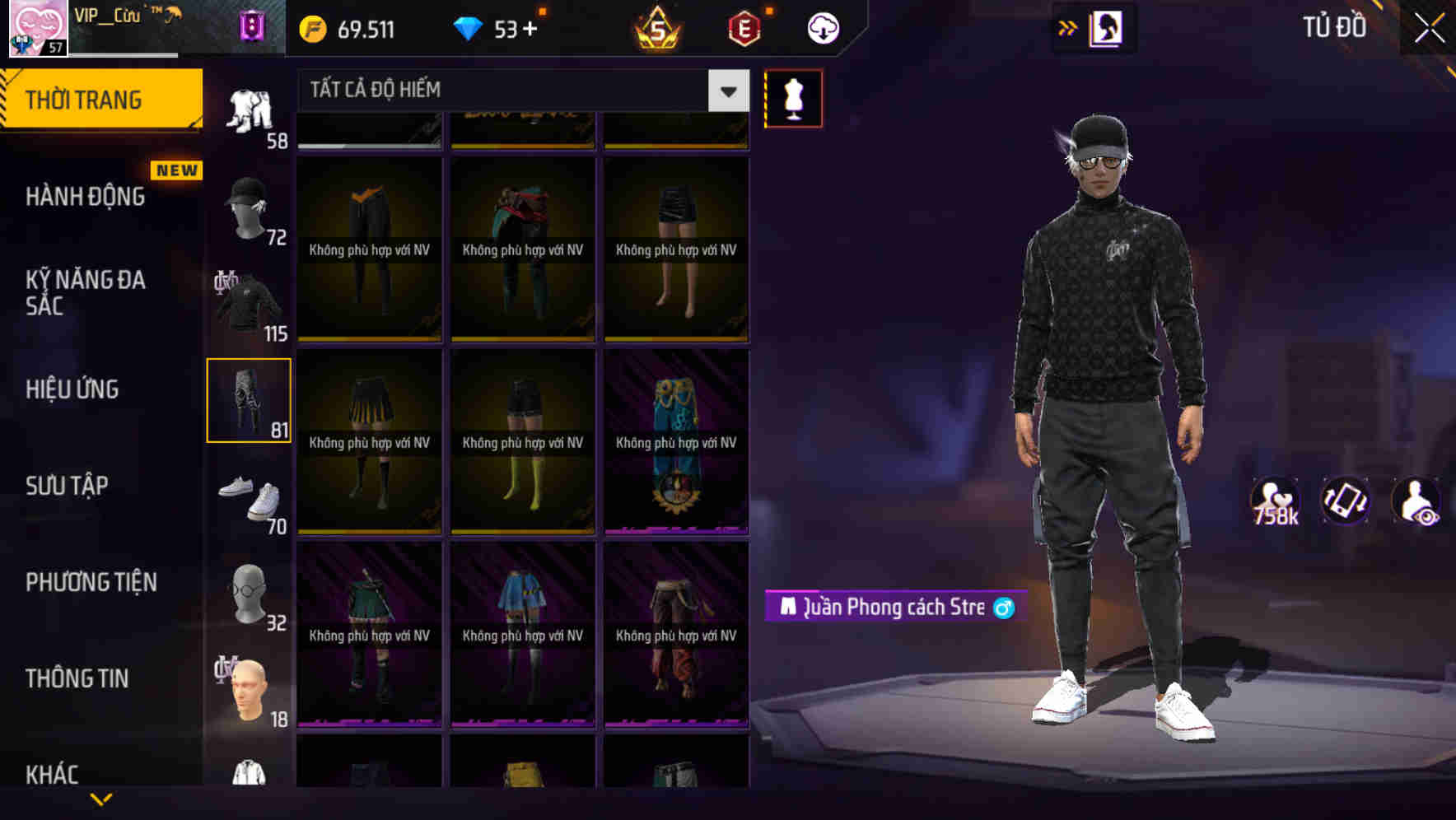1456x820 pixels.
Task: Open cloud download manager icon
Action: point(823,27)
